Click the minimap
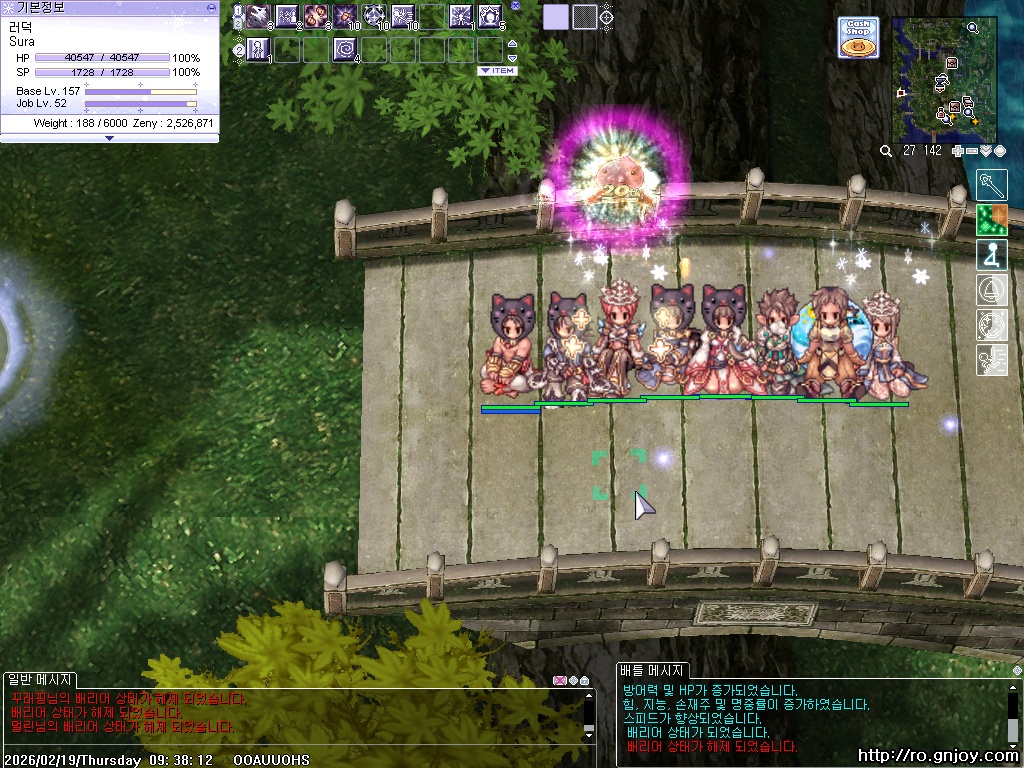Image resolution: width=1024 pixels, height=768 pixels. [944, 80]
